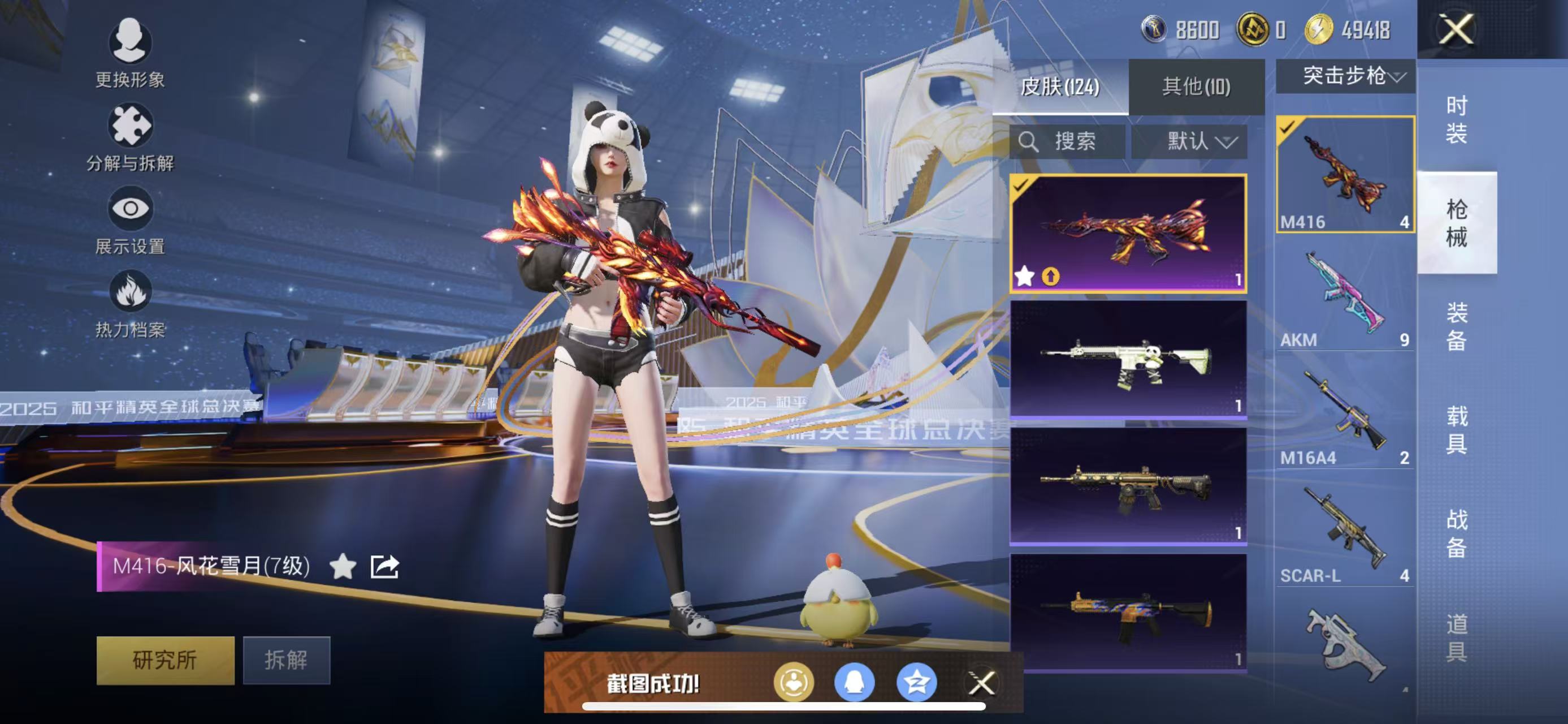Switch to the 时装 outfits tab
This screenshot has height=724, width=1568.
[1456, 119]
